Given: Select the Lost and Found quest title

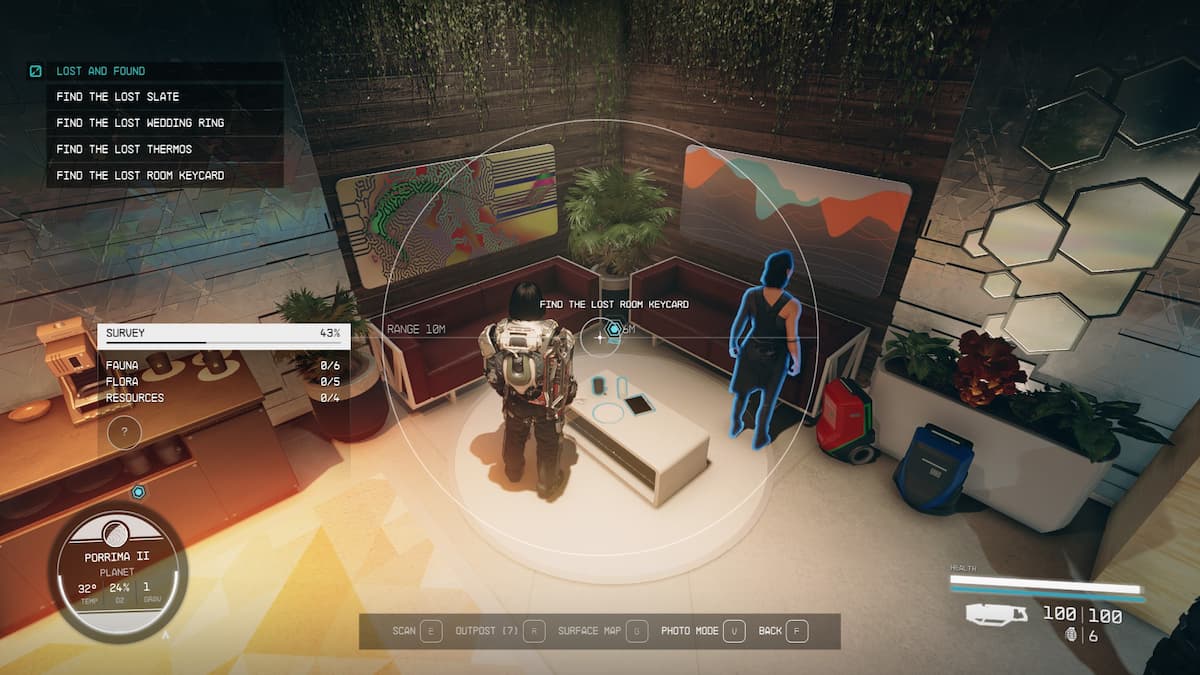Looking at the screenshot, I should click(x=101, y=71).
